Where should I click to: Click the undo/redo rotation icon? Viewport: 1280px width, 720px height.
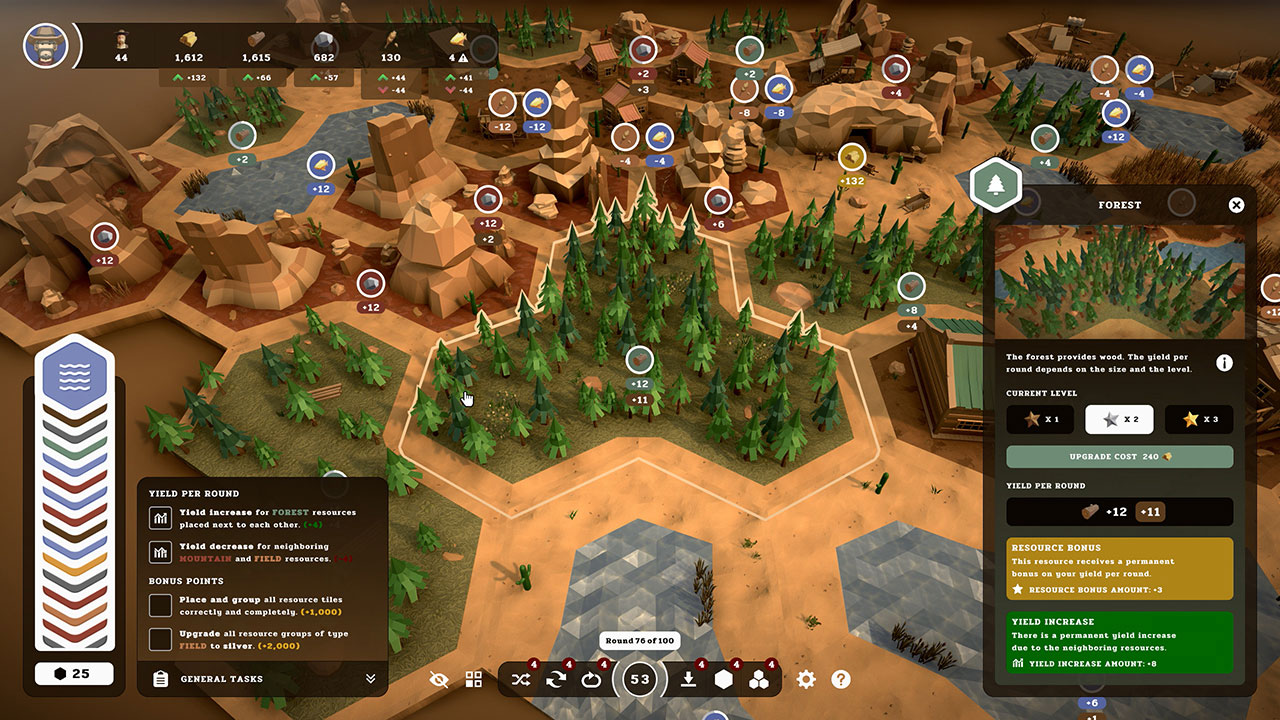point(591,679)
